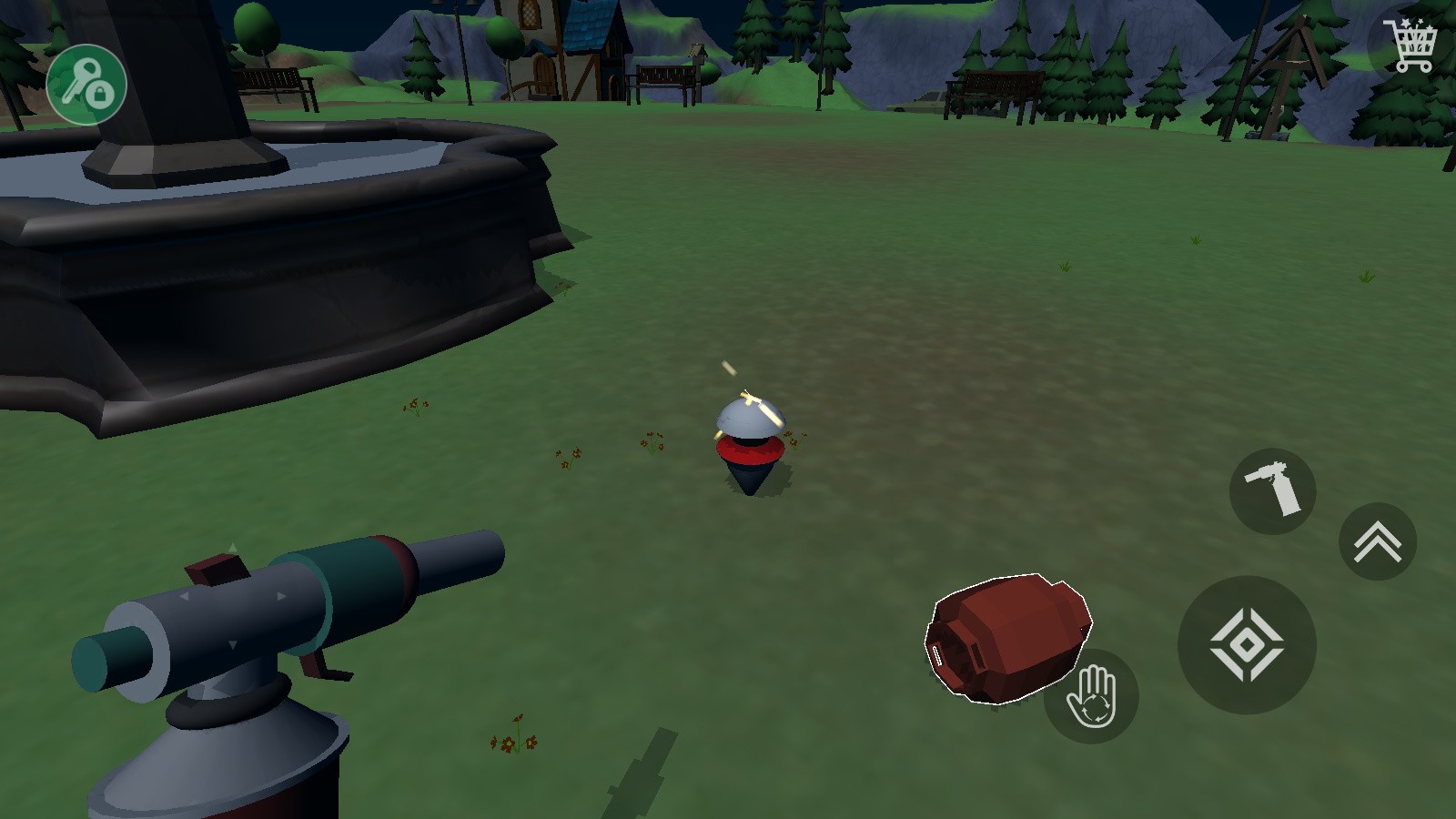Open the shopping cart store

(x=1410, y=44)
